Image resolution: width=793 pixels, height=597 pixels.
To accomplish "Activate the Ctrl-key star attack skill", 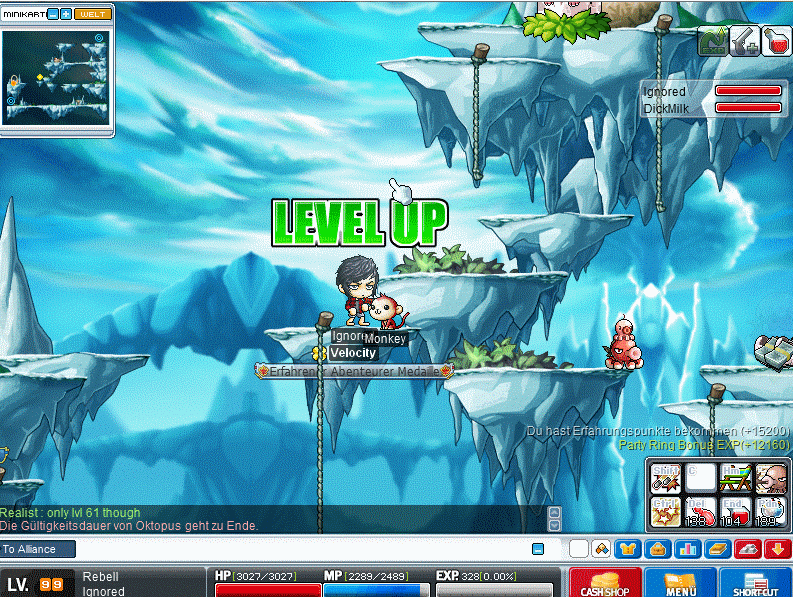I will (665, 513).
